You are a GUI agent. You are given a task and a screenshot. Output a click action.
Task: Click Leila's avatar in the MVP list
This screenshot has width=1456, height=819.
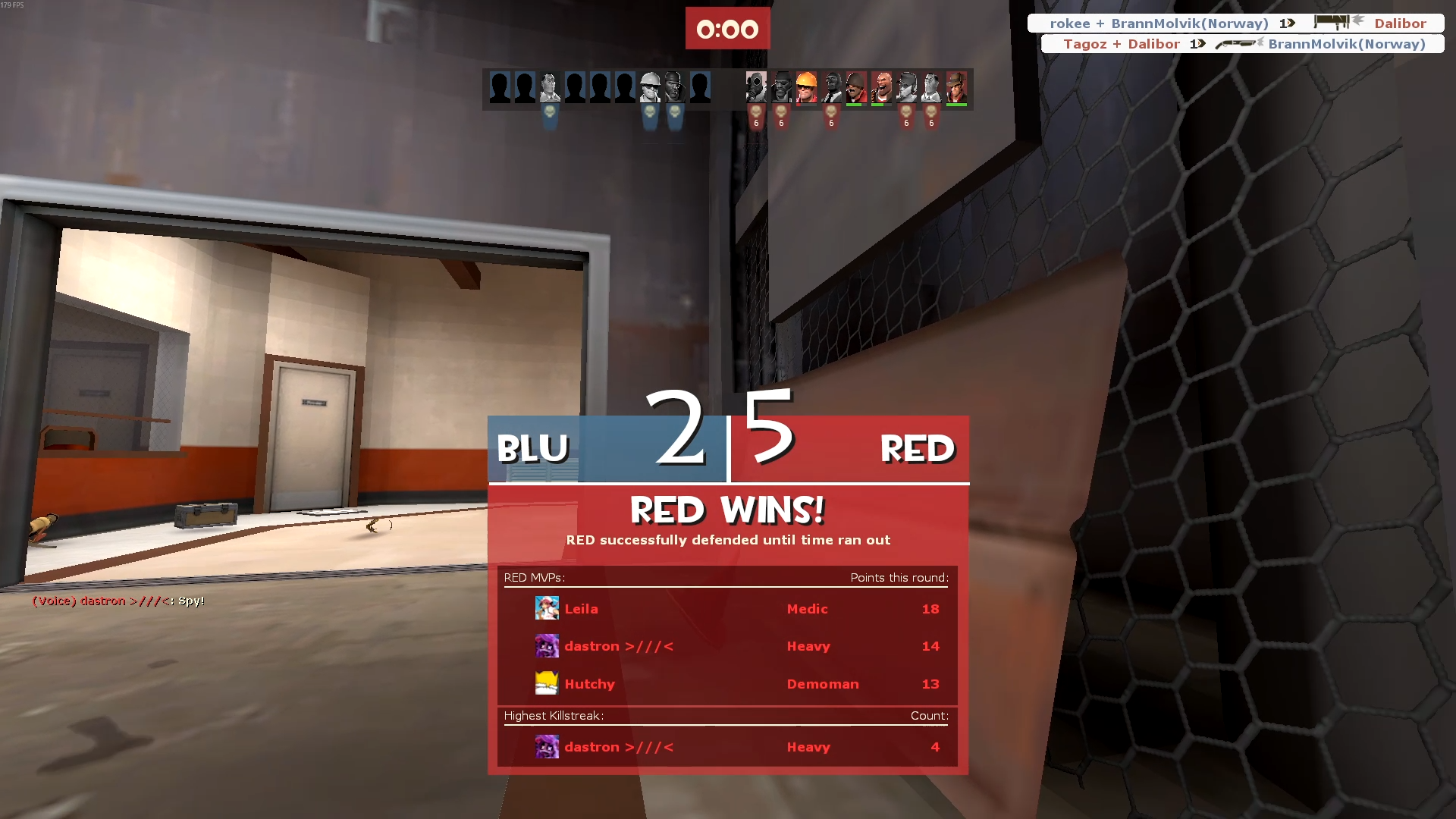(x=547, y=608)
